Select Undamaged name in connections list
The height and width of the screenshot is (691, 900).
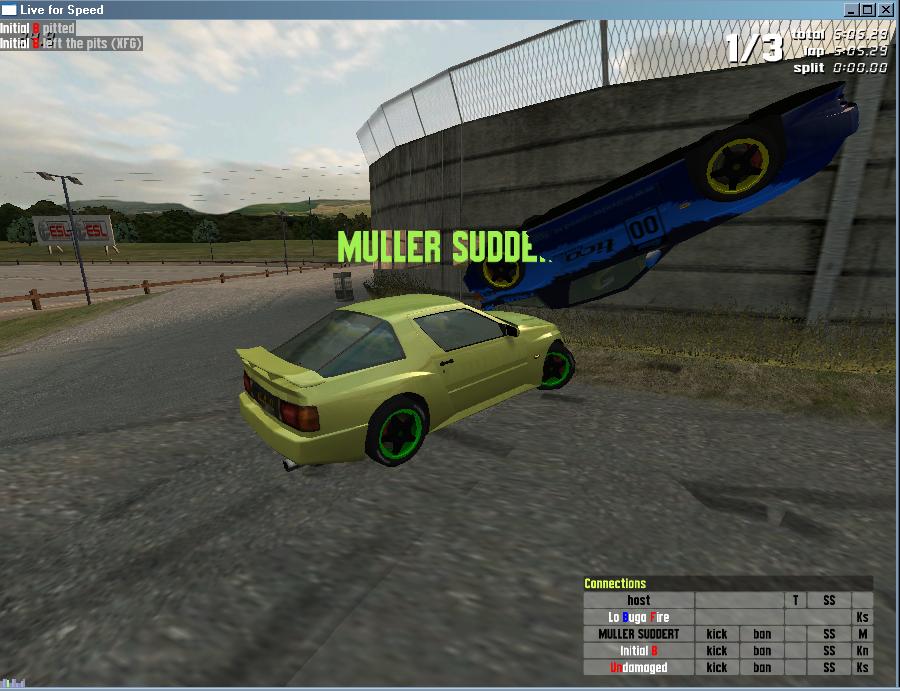point(638,667)
